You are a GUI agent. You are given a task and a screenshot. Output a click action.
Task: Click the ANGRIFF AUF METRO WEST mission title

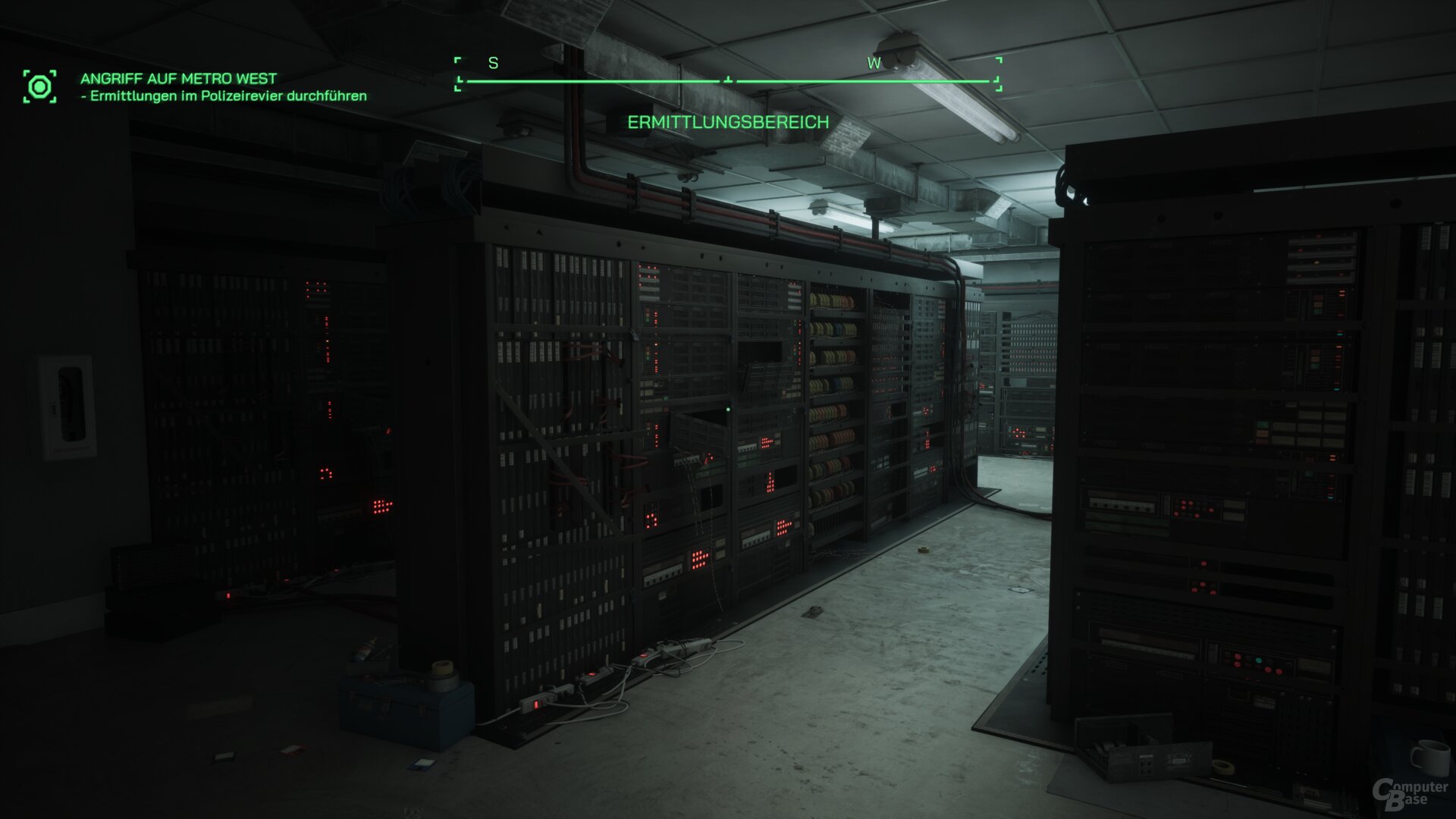point(179,77)
